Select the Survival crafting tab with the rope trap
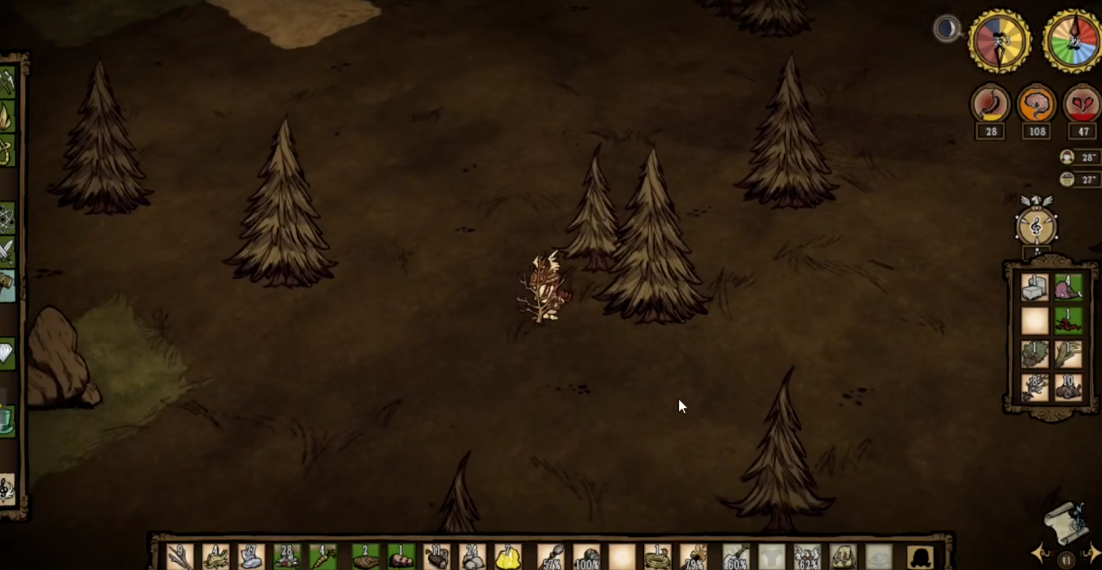 click(x=7, y=151)
